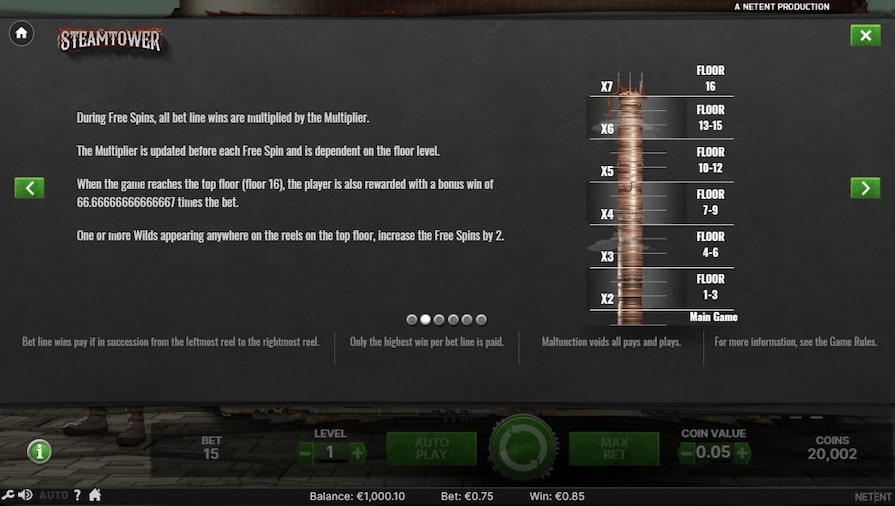Click the small house icon in bottom bar
This screenshot has height=506, width=895.
click(95, 495)
